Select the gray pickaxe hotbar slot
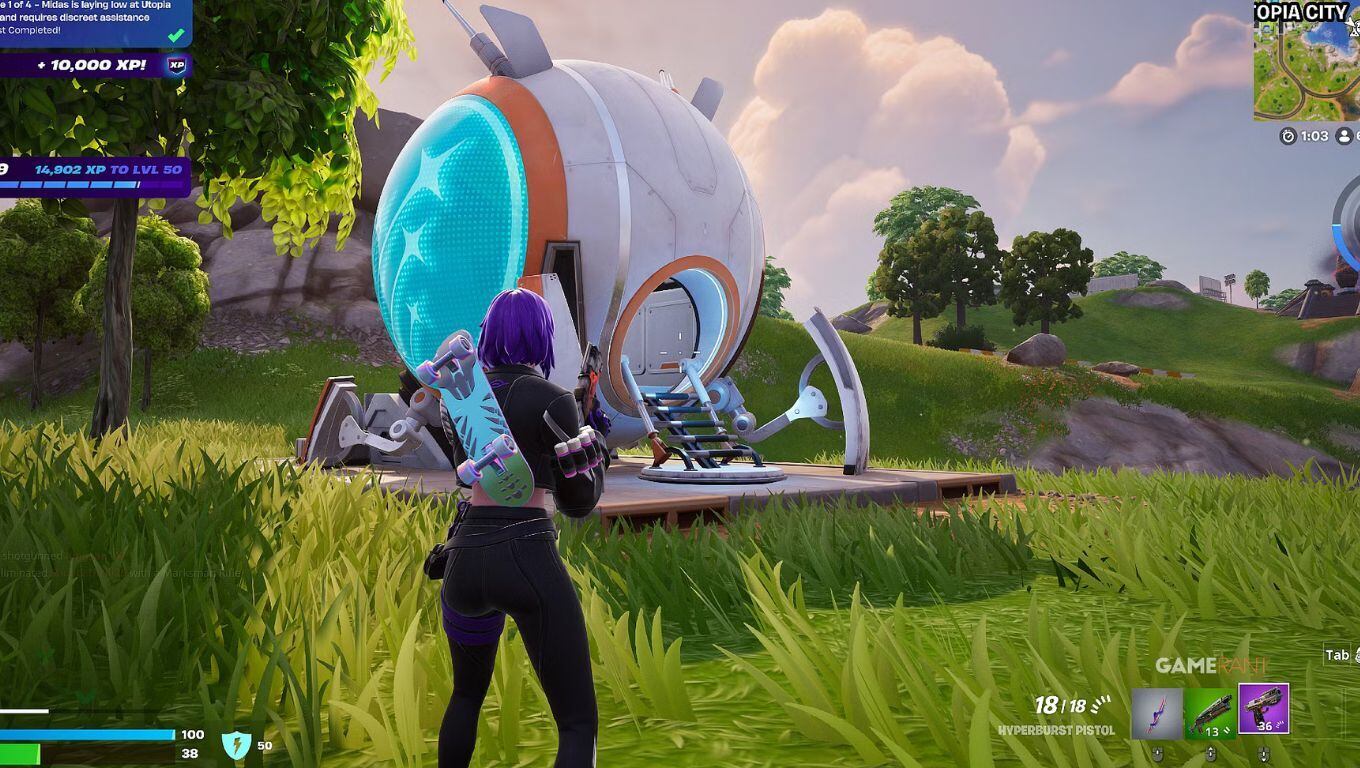The width and height of the screenshot is (1360, 768). click(1157, 713)
